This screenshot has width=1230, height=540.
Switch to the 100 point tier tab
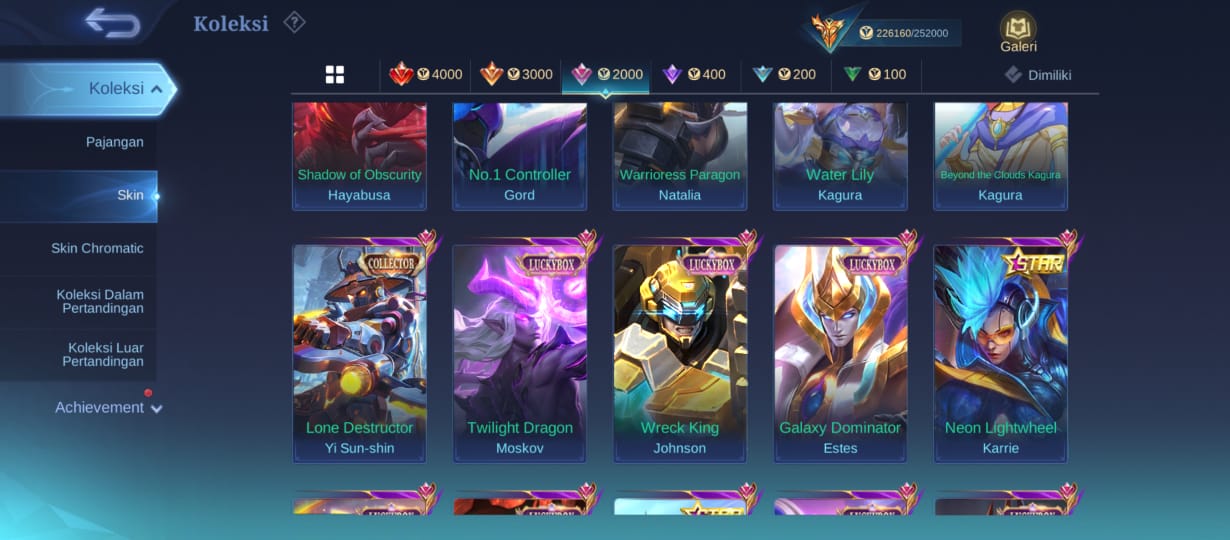875,75
